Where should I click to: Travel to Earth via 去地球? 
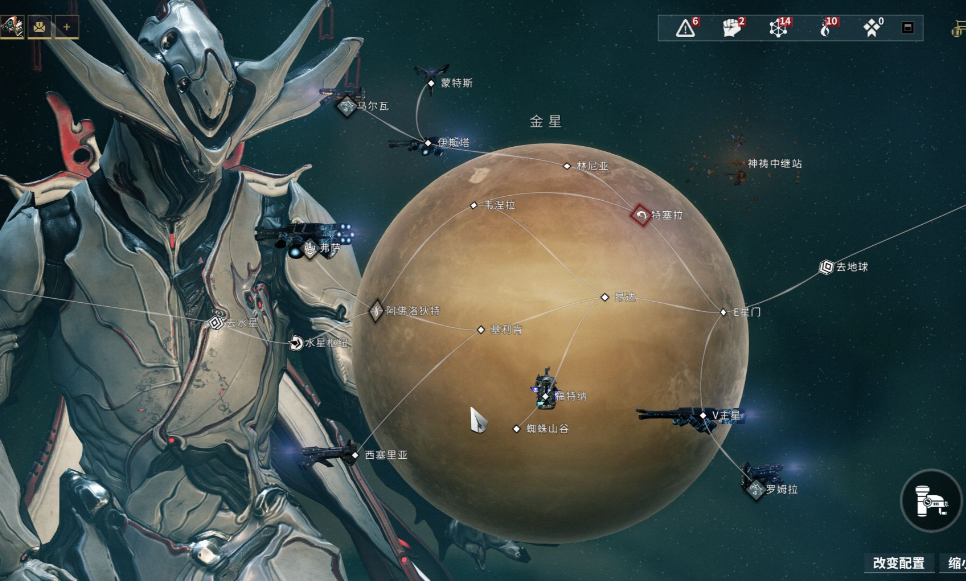click(x=826, y=267)
